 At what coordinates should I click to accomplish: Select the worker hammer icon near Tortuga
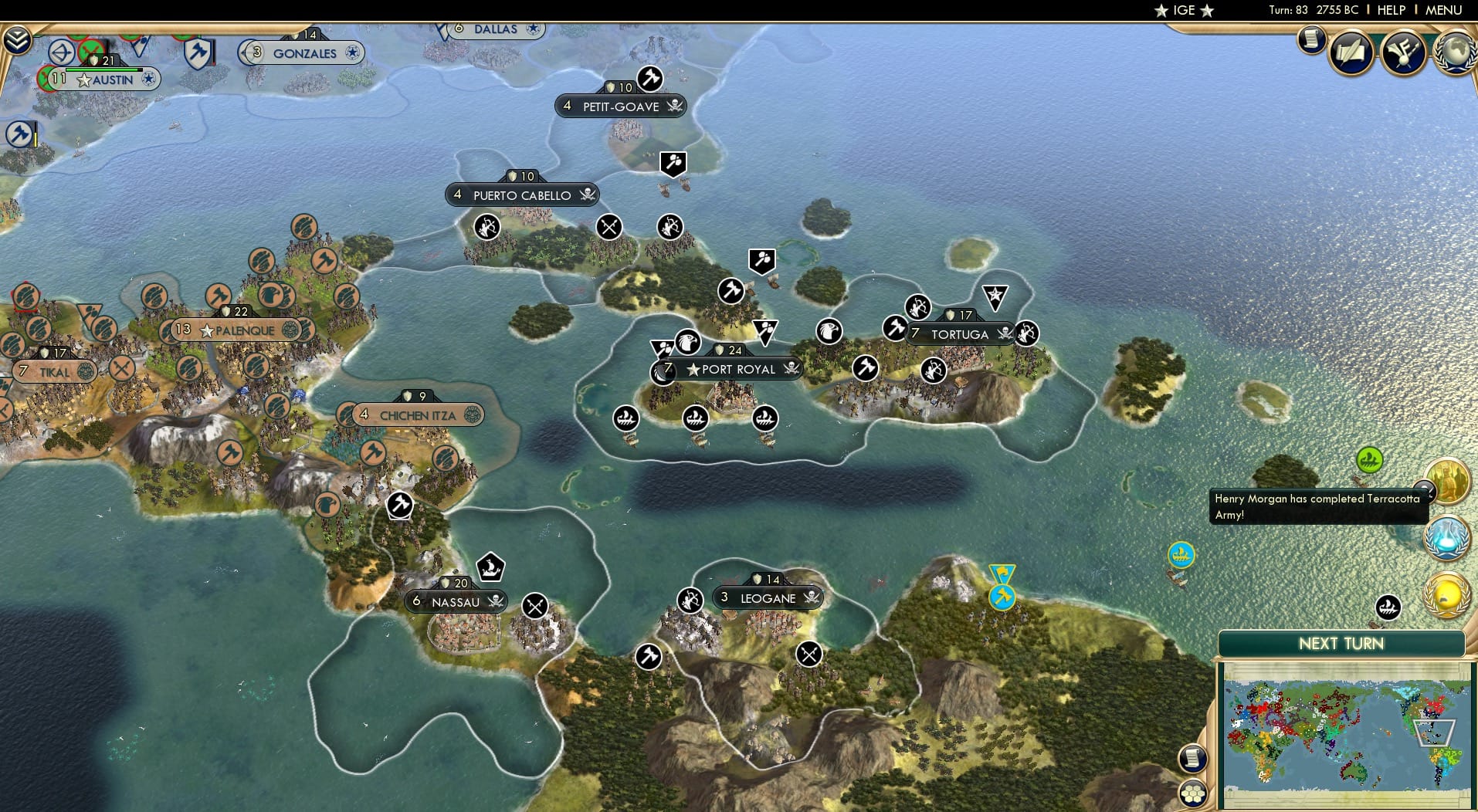(x=896, y=326)
